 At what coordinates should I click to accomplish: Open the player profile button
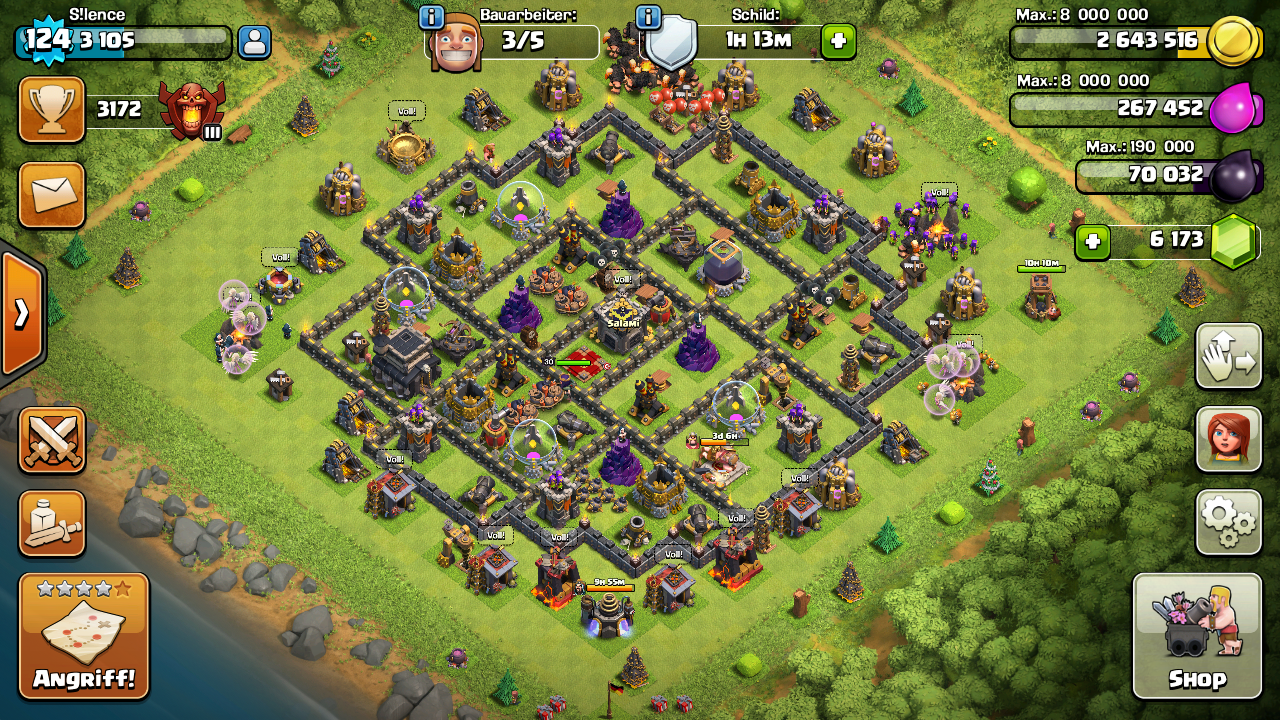tap(254, 42)
